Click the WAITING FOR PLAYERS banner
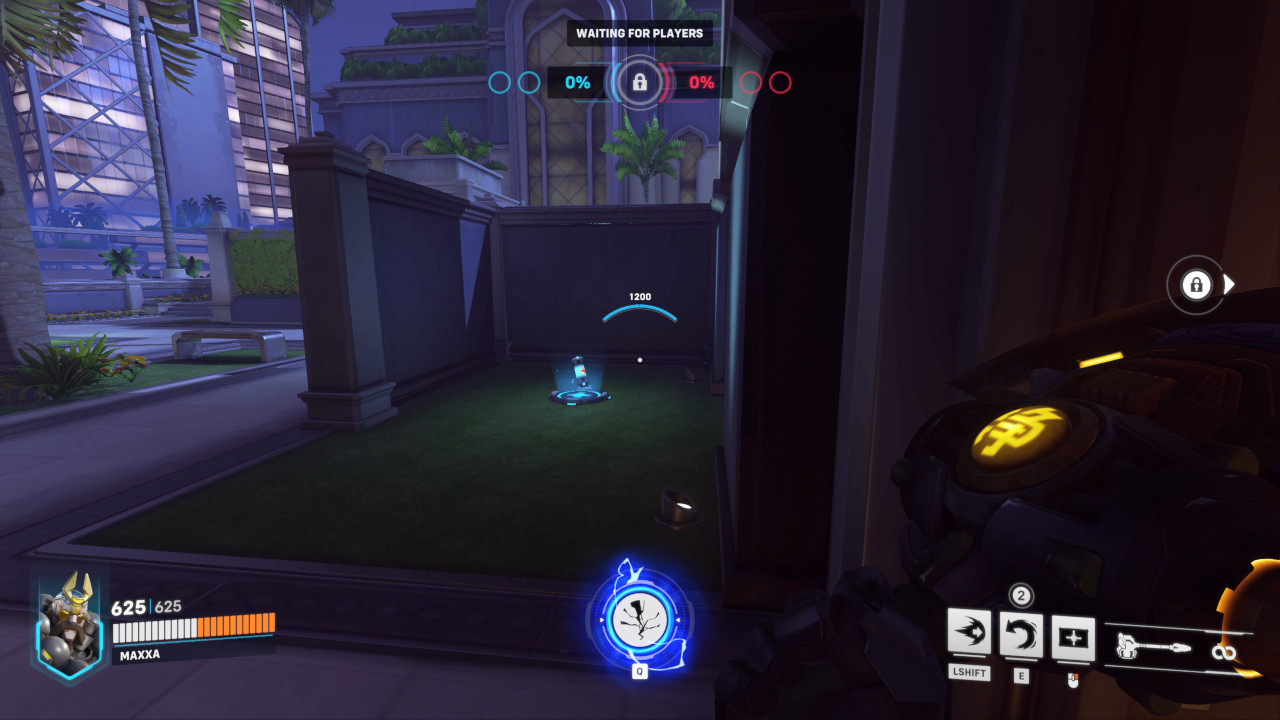Image resolution: width=1280 pixels, height=720 pixels. click(x=640, y=33)
